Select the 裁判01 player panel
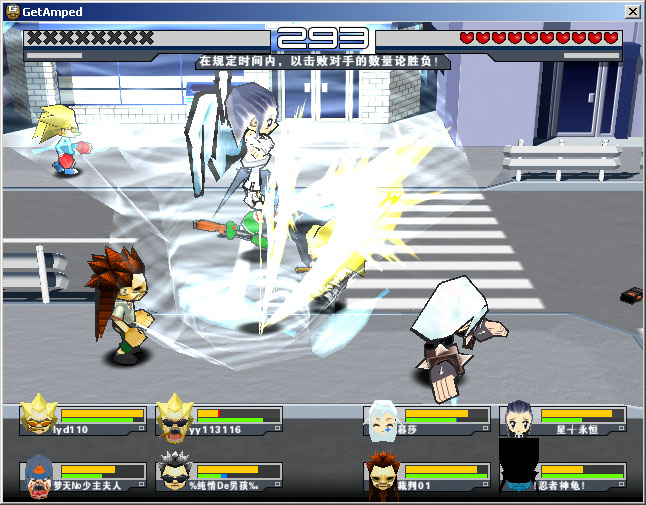Screen dimensions: 646x505 pos(426,477)
